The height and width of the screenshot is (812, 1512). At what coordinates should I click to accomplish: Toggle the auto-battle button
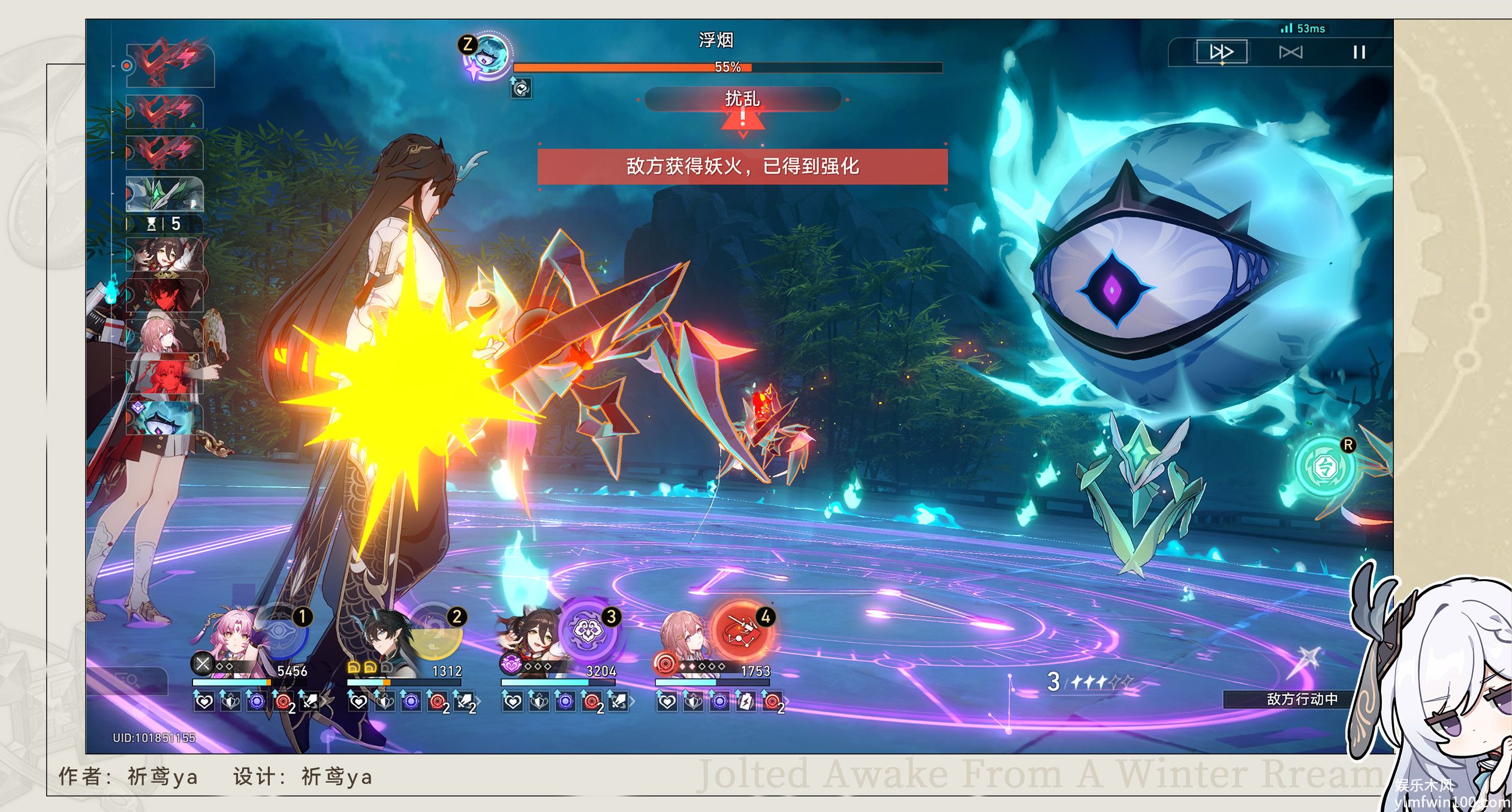[x=1290, y=53]
